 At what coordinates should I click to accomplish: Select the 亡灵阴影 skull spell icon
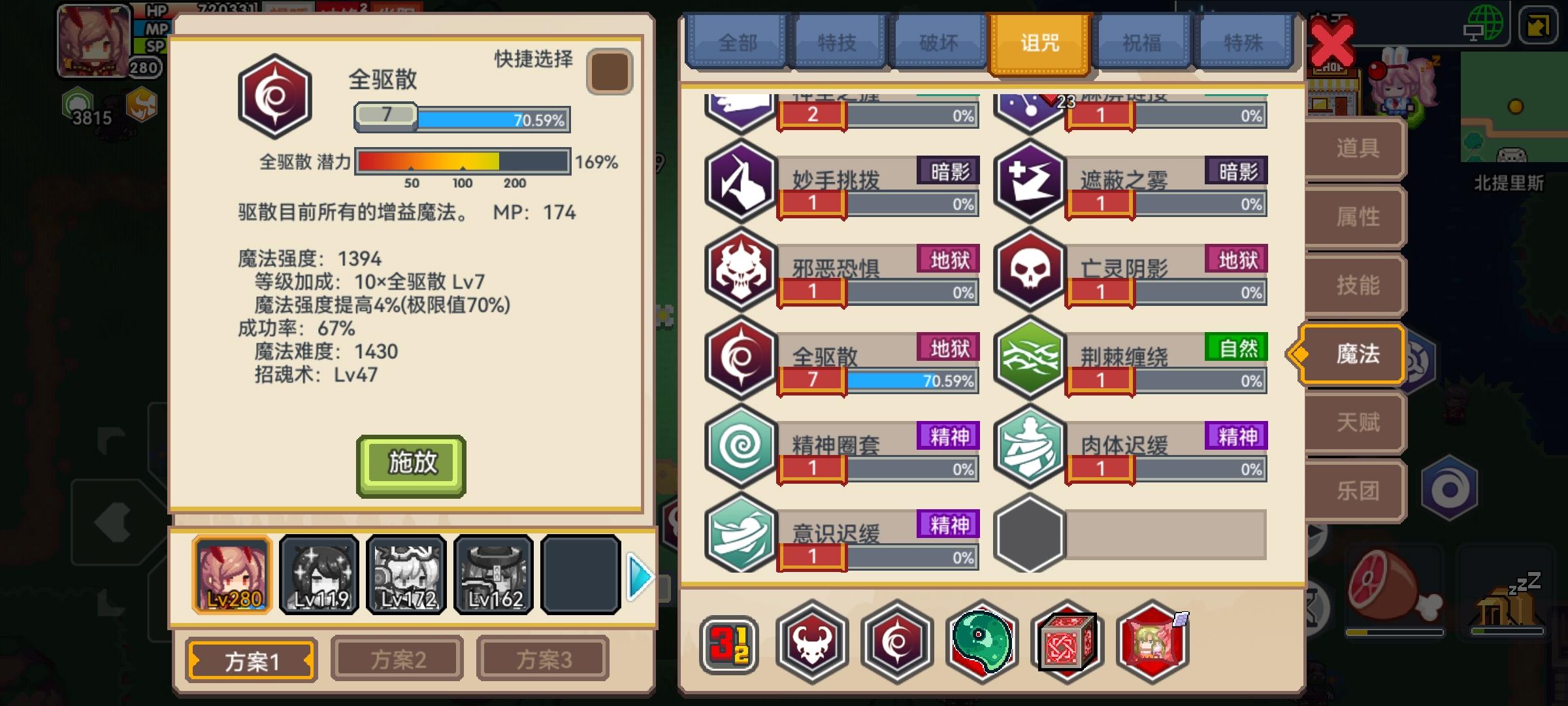[x=1029, y=268]
